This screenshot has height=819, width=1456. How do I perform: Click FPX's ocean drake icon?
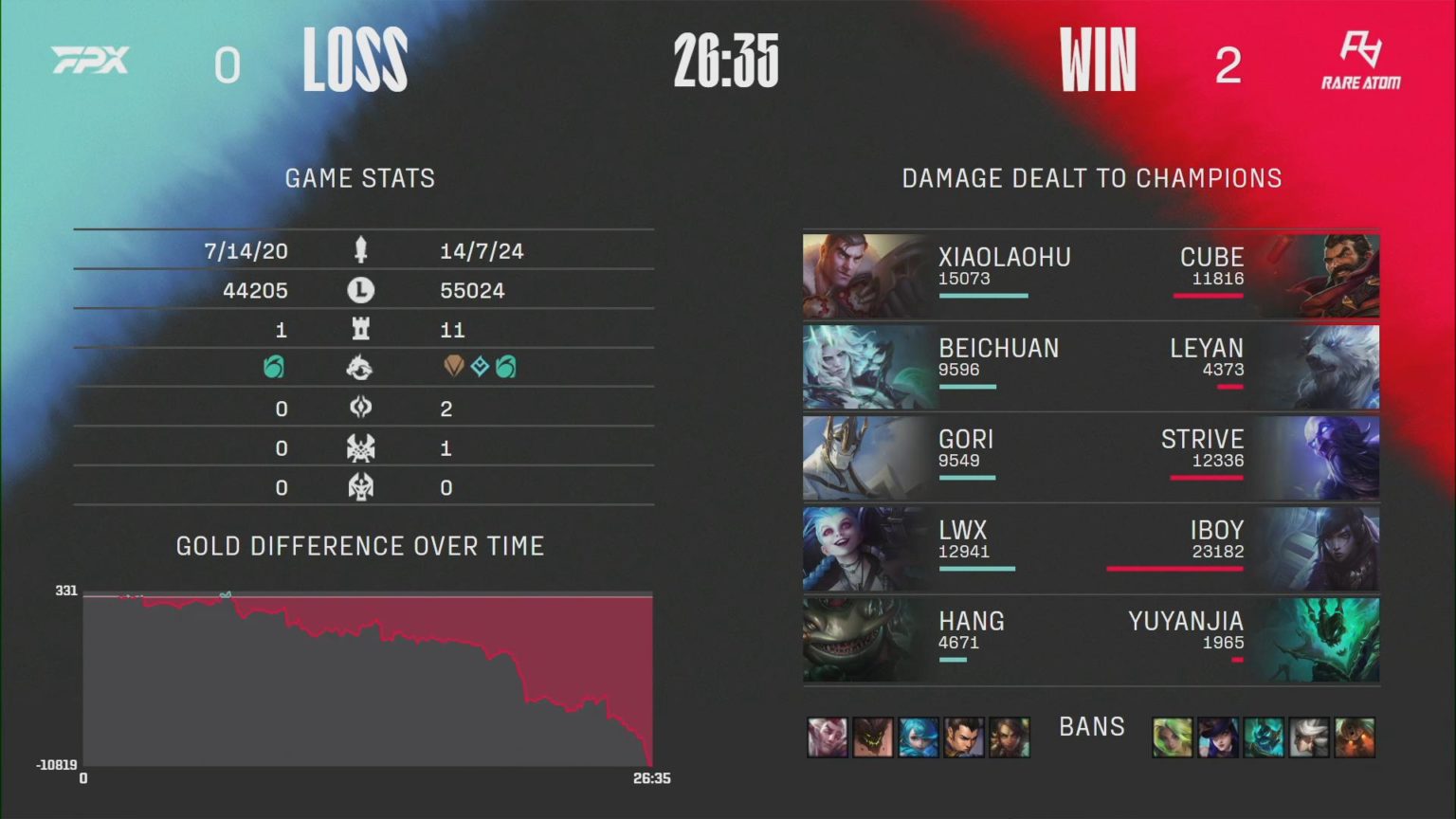pos(273,368)
